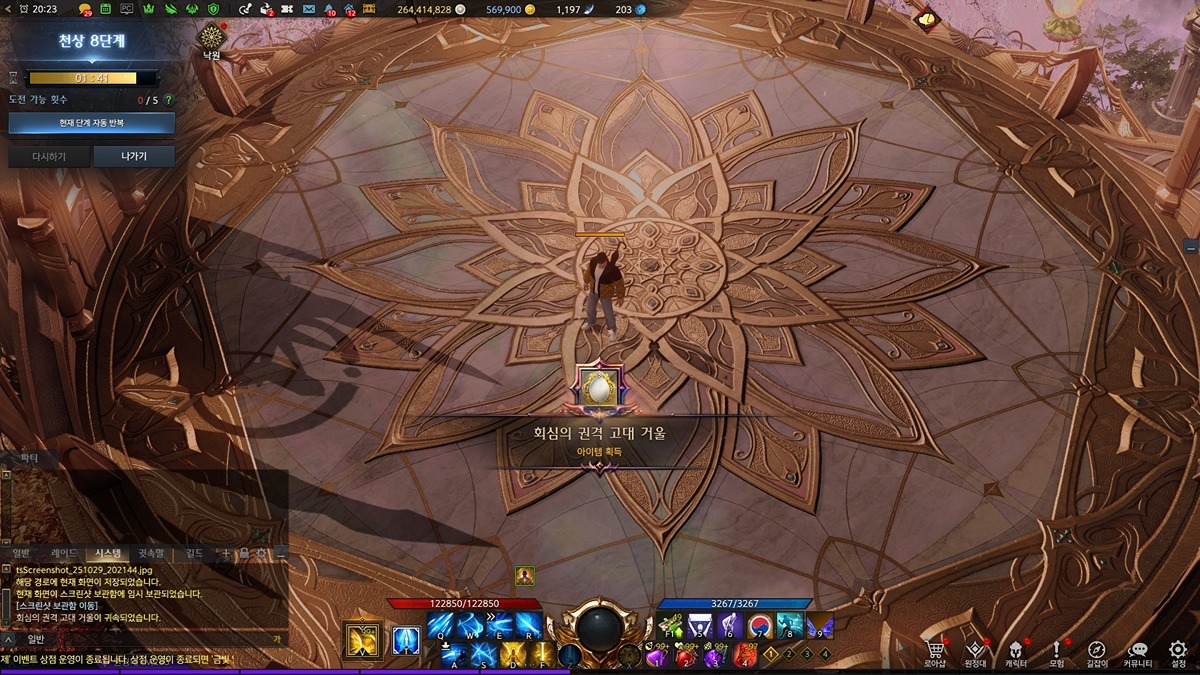Image resolution: width=1200 pixels, height=675 pixels.
Task: Open the 길잡이 guide menu
Action: [x=1096, y=653]
